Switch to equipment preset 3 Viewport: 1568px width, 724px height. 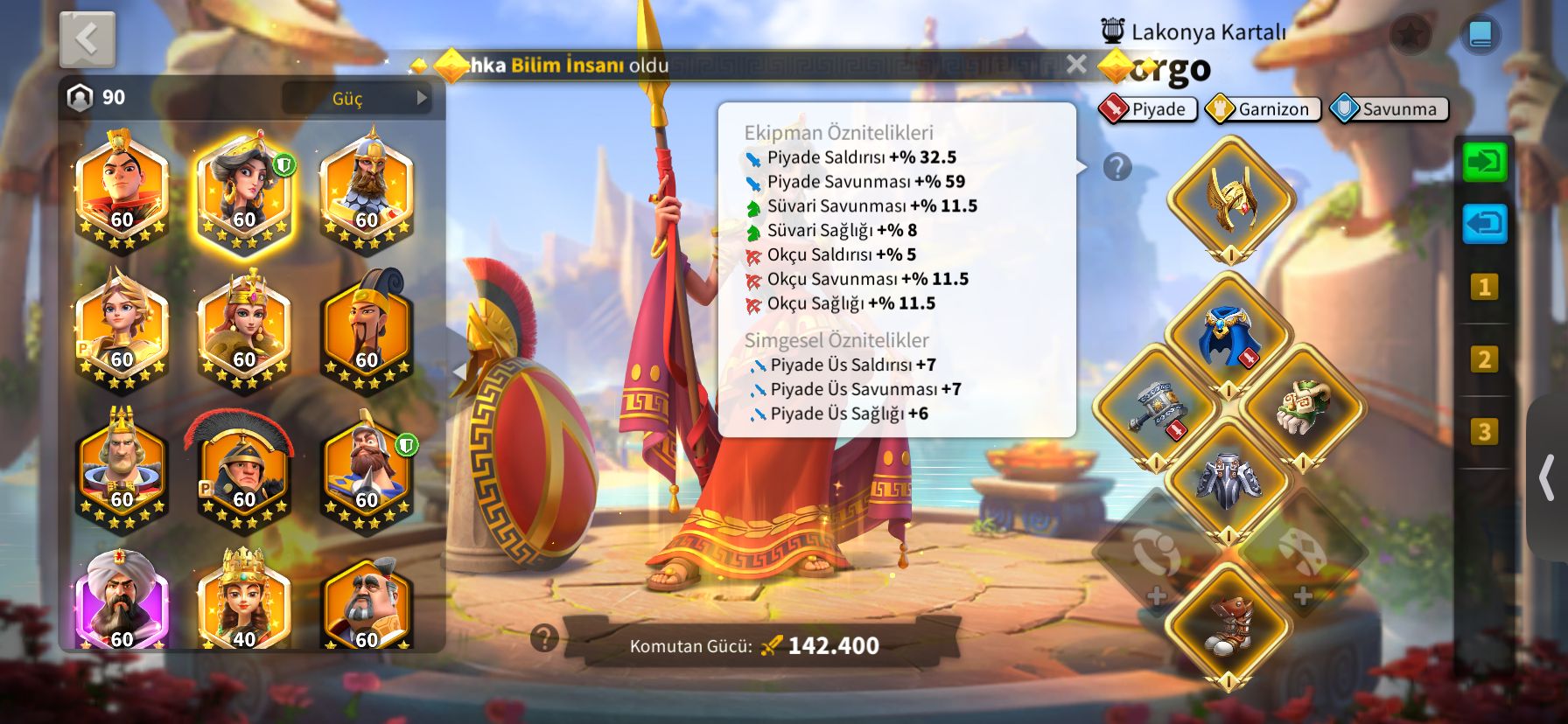[x=1484, y=432]
